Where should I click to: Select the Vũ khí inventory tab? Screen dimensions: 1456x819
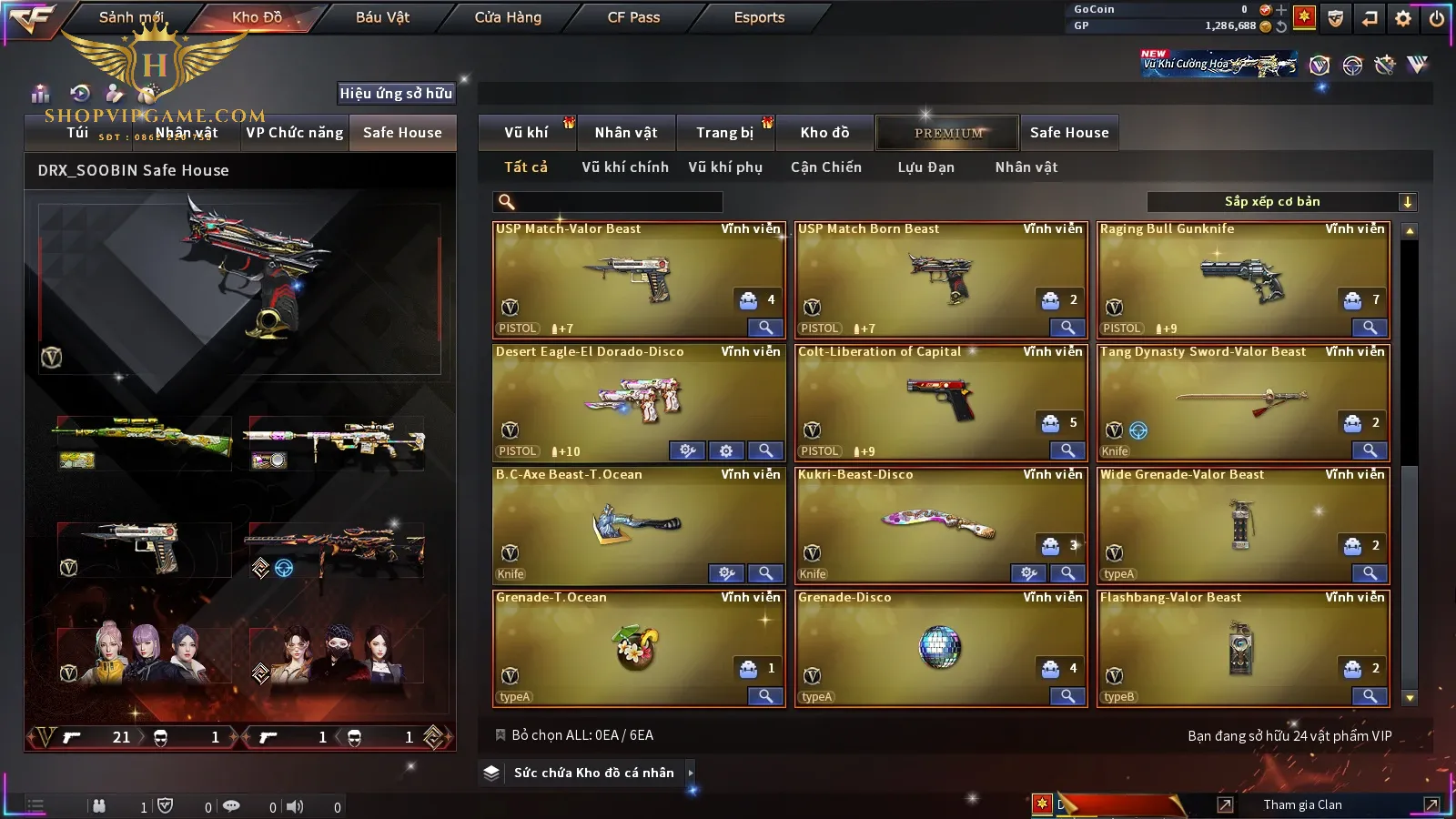[526, 133]
